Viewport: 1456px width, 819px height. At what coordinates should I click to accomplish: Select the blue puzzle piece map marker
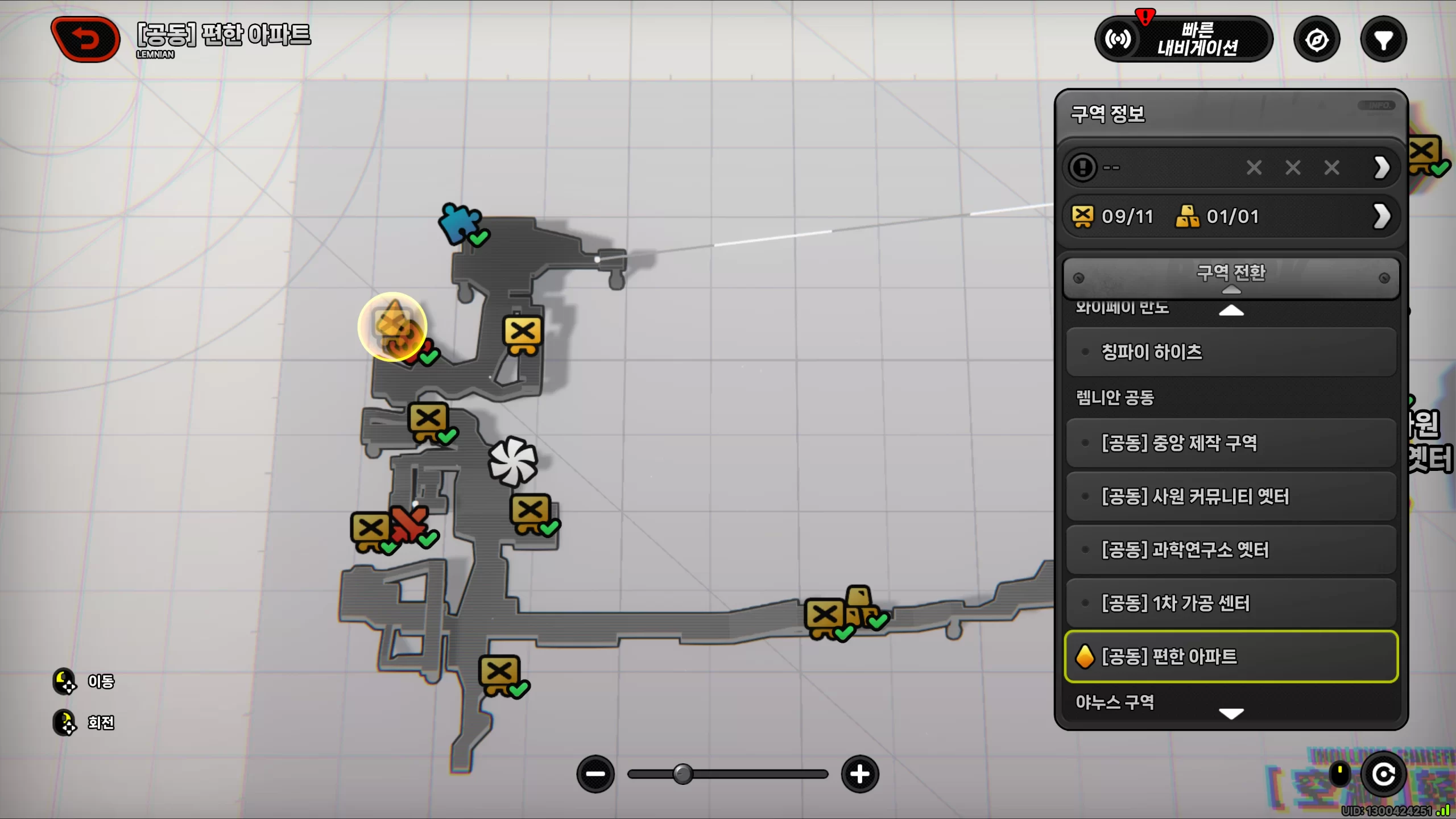pyautogui.click(x=459, y=222)
